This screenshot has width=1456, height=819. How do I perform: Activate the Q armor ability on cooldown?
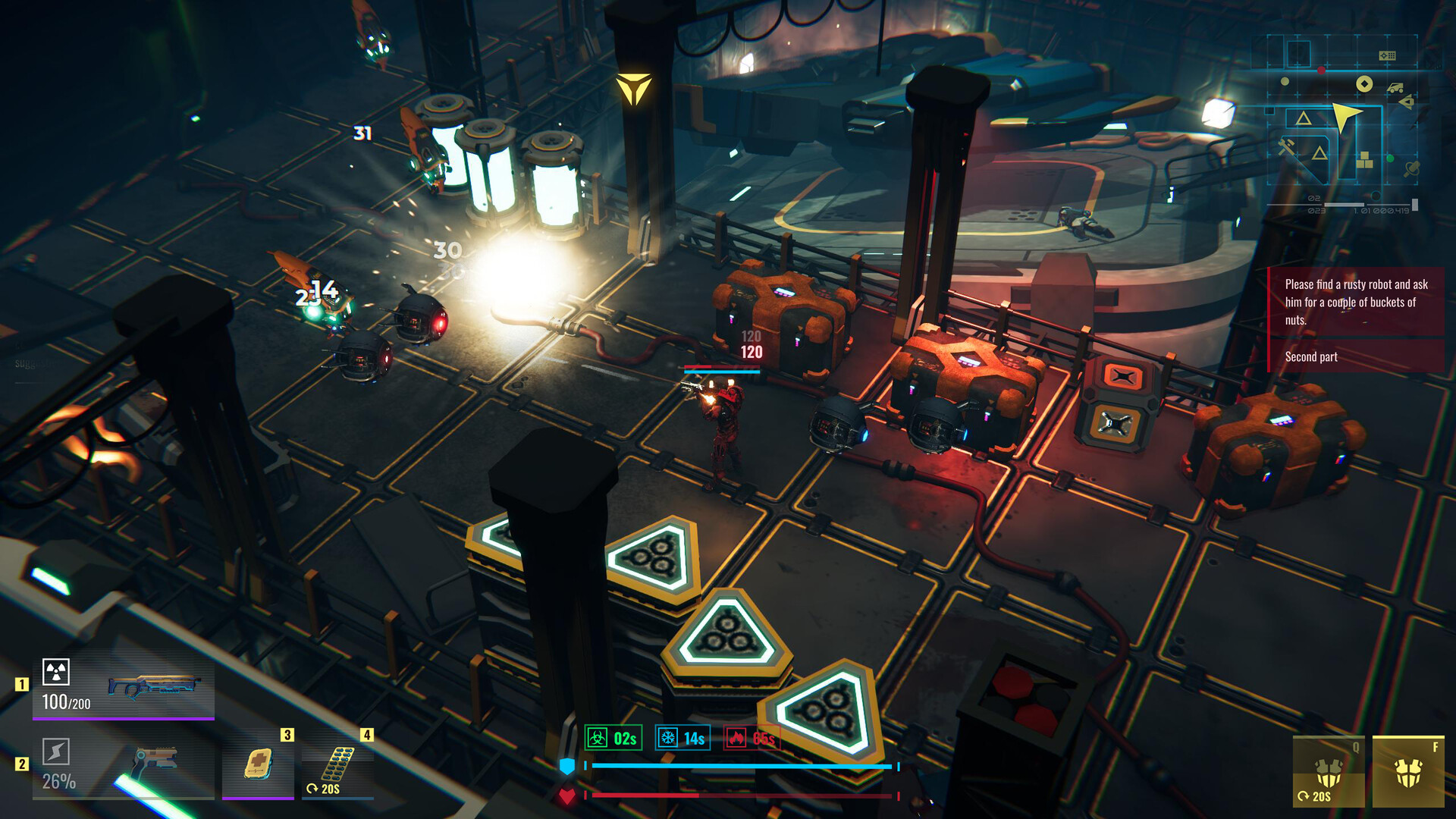pyautogui.click(x=1329, y=771)
